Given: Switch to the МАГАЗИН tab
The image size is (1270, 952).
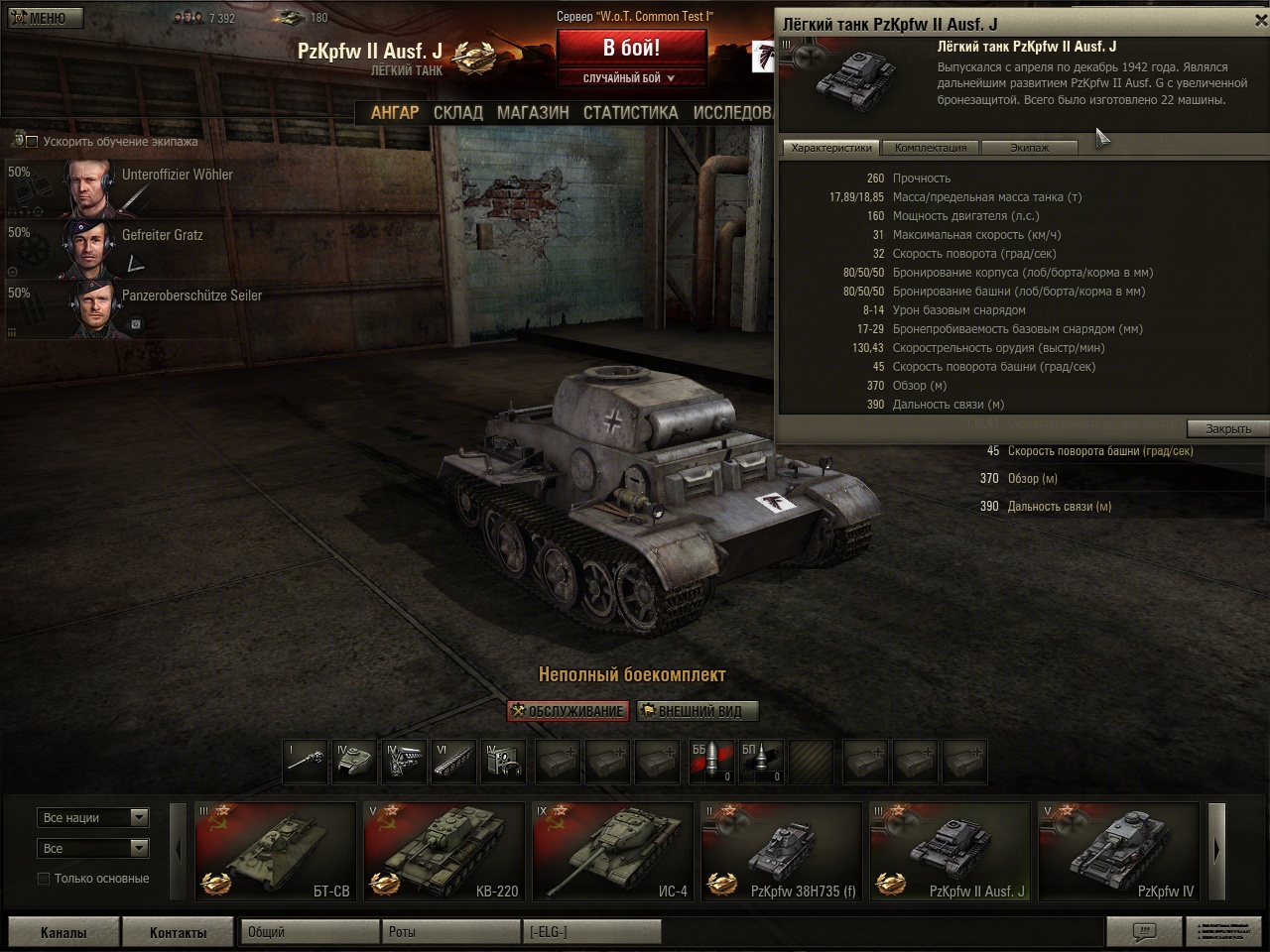Looking at the screenshot, I should click(x=533, y=113).
